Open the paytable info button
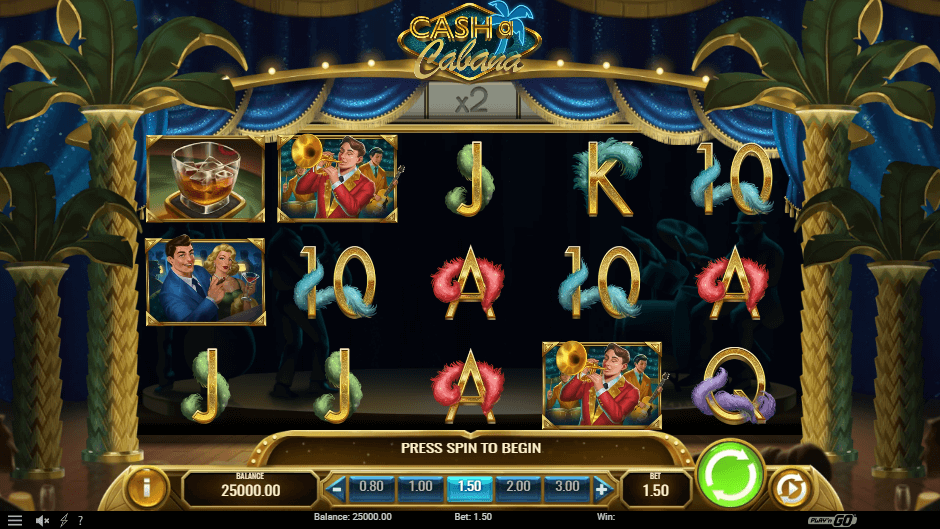 pyautogui.click(x=147, y=488)
